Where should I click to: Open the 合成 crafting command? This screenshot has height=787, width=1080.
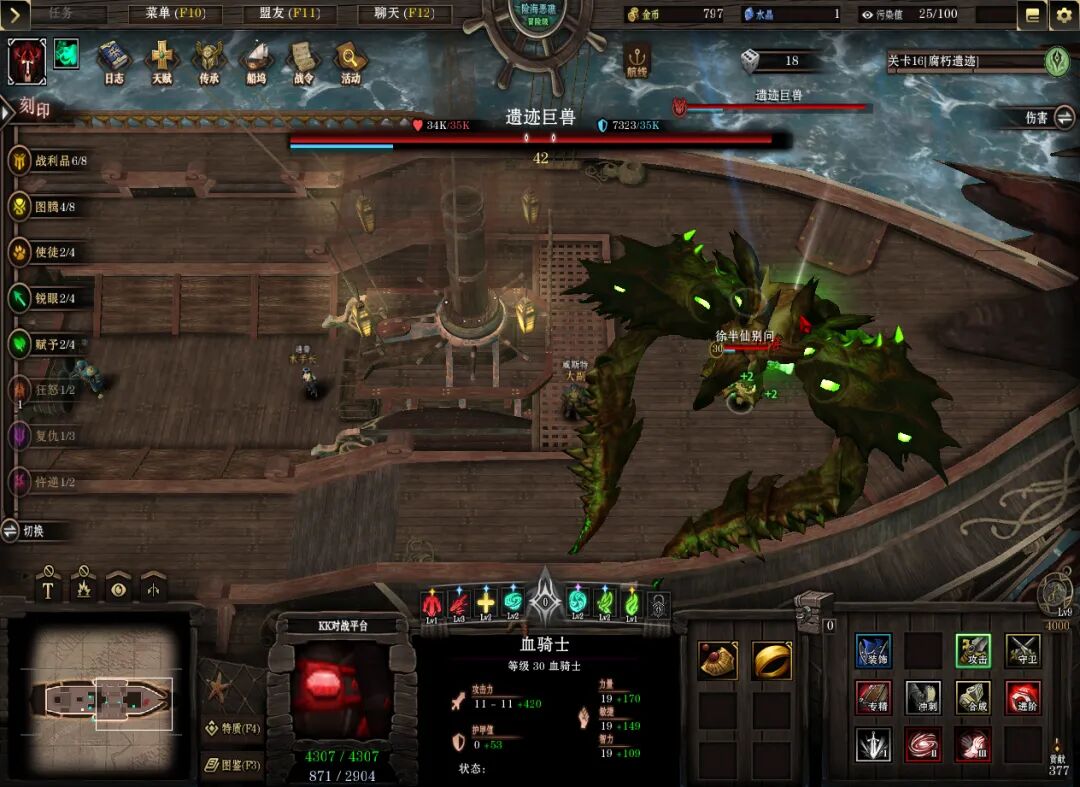click(x=972, y=697)
